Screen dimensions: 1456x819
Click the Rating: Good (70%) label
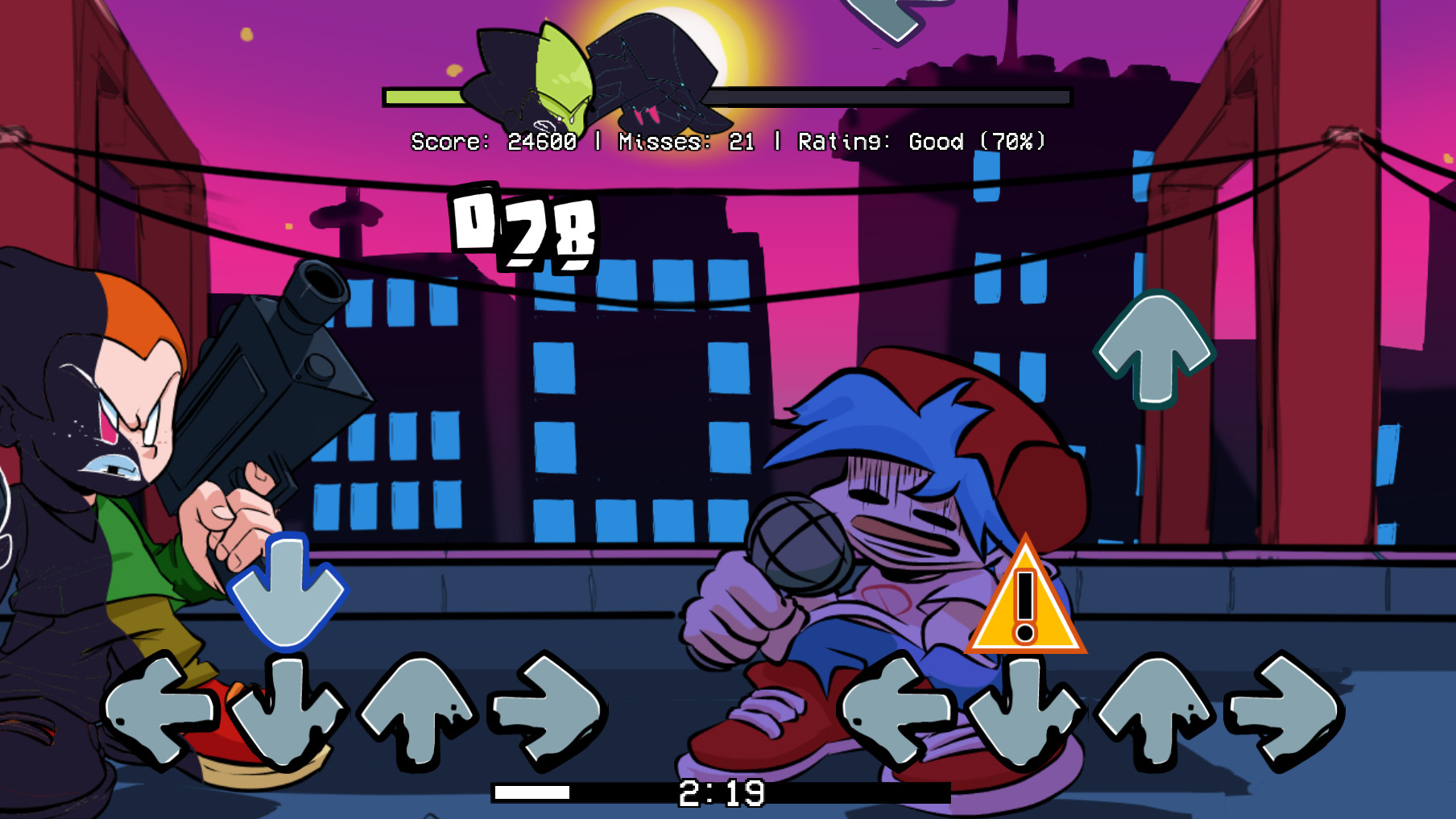click(918, 143)
